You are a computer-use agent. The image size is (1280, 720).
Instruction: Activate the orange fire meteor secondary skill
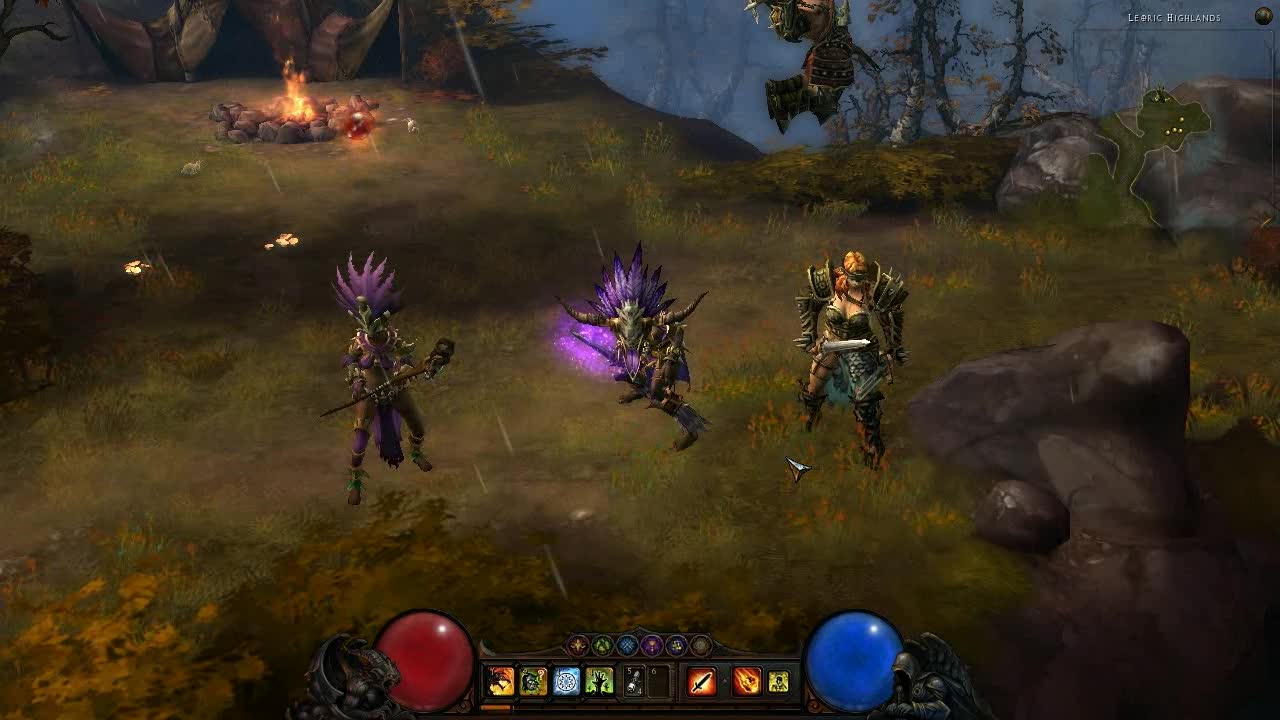tap(746, 682)
